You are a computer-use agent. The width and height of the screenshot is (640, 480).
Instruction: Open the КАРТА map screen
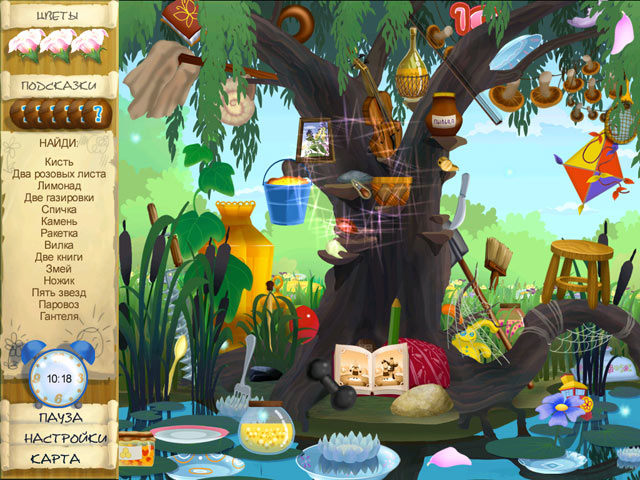[x=56, y=459]
